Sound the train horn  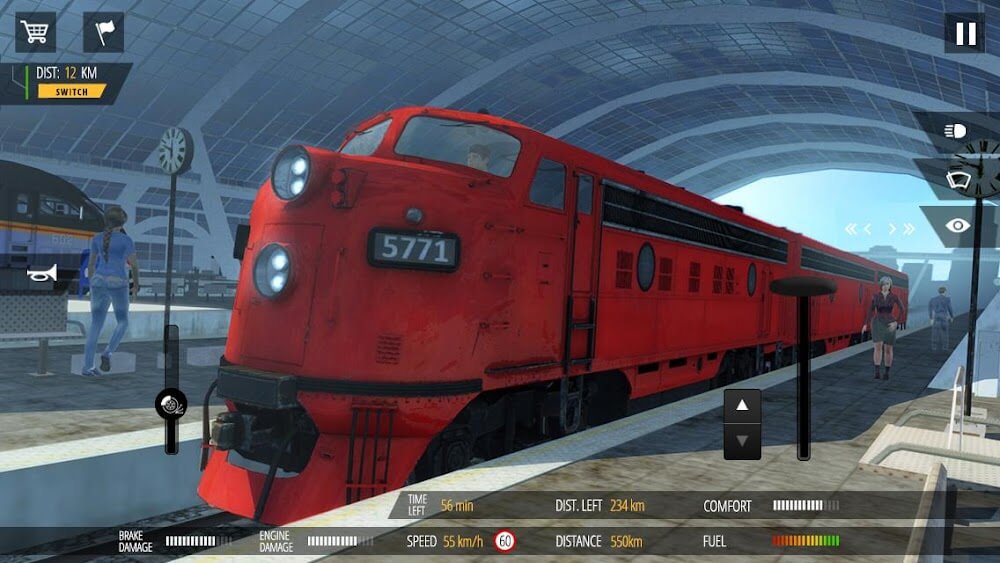pyautogui.click(x=42, y=272)
